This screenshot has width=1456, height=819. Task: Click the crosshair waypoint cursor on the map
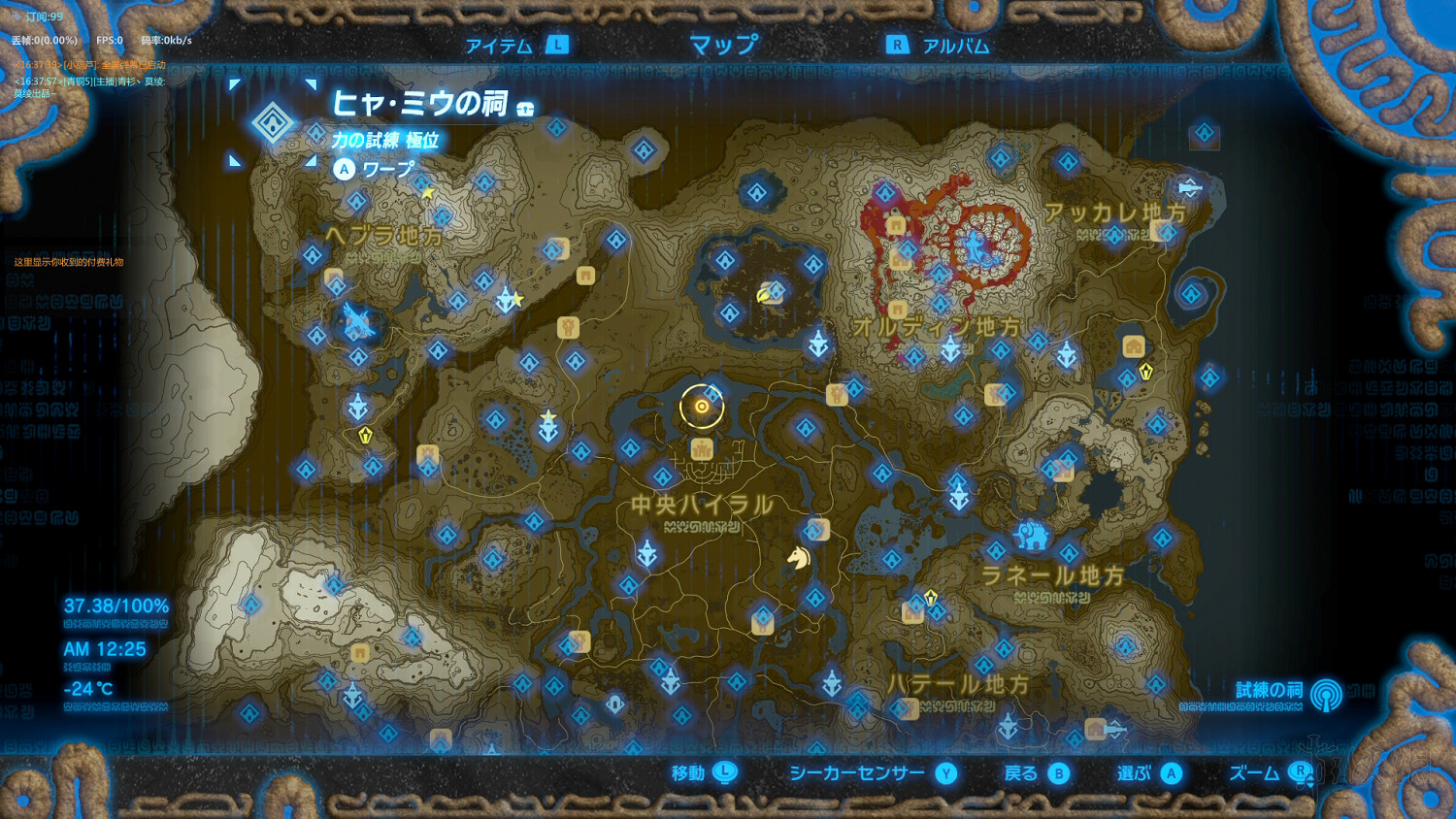(x=701, y=407)
